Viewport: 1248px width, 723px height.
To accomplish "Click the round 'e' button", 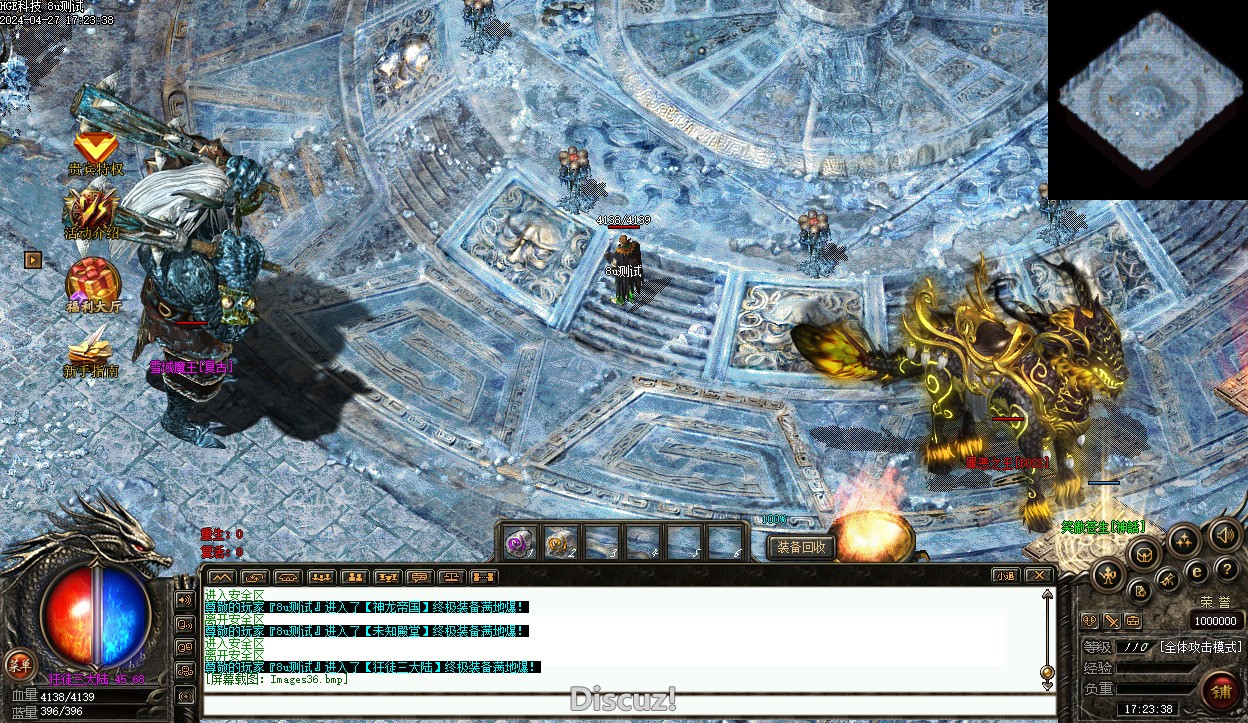I will pos(1197,571).
